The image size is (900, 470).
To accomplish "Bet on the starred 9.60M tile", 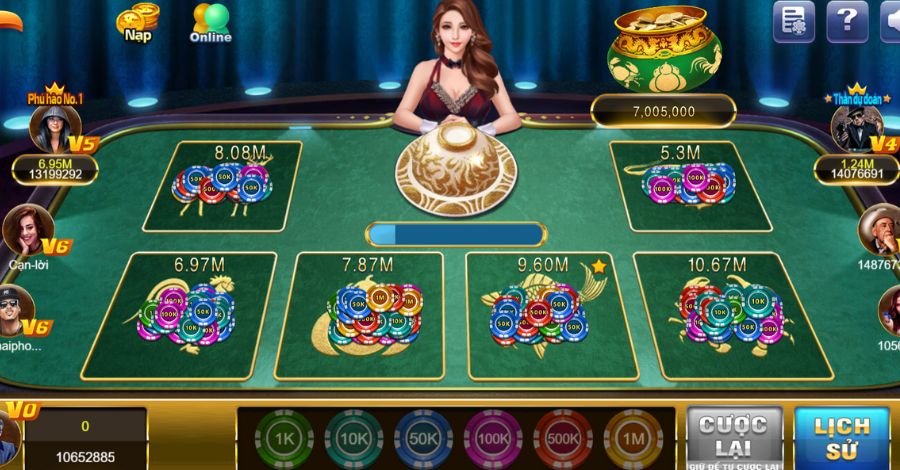I will 540,315.
